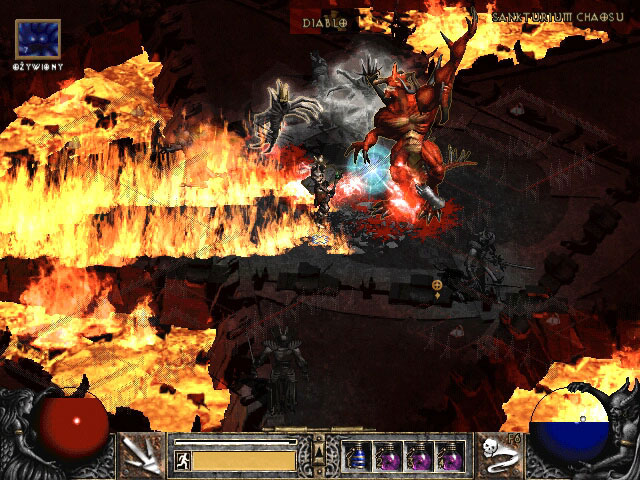Use the blue potion in the belt

(x=357, y=456)
